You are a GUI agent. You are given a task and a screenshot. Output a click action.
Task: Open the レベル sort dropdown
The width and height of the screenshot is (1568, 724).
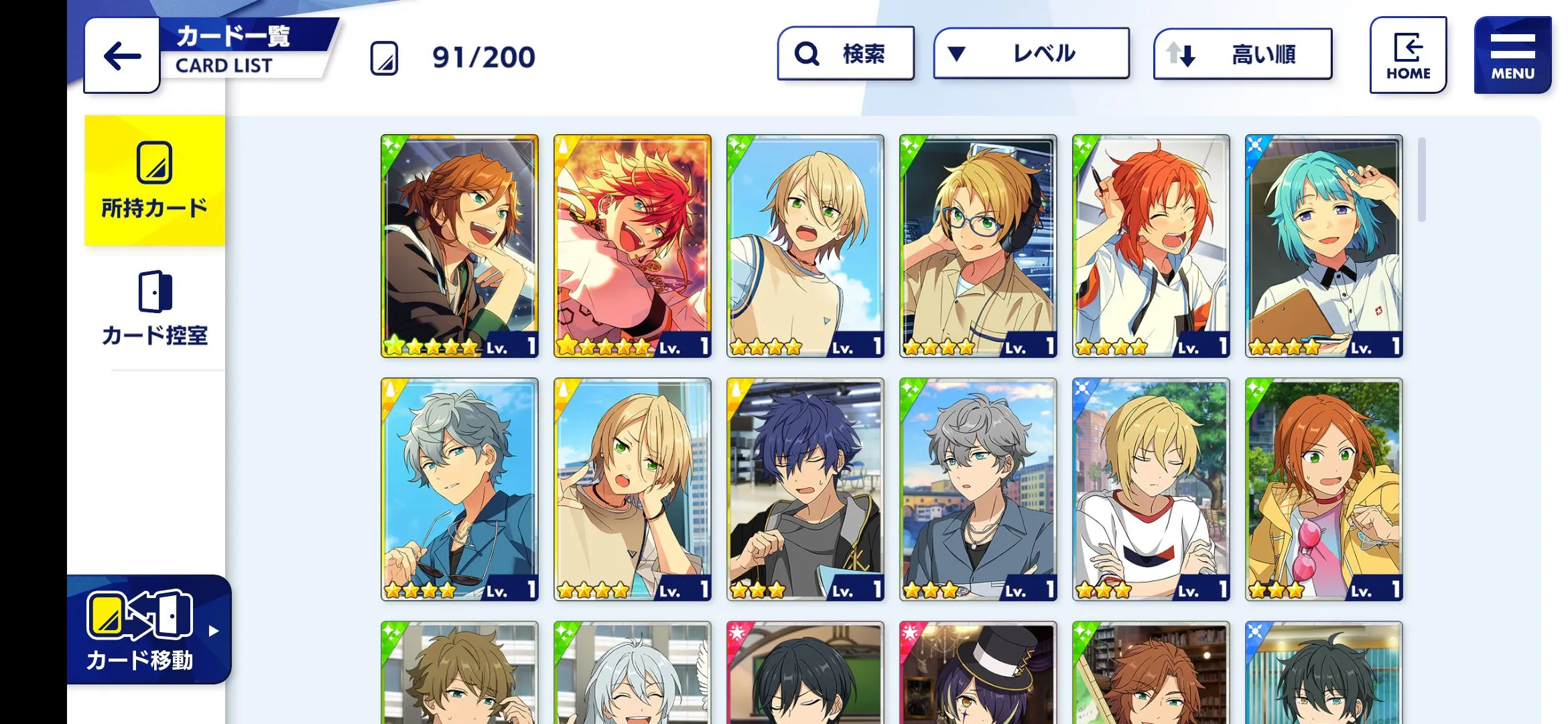tap(1031, 54)
